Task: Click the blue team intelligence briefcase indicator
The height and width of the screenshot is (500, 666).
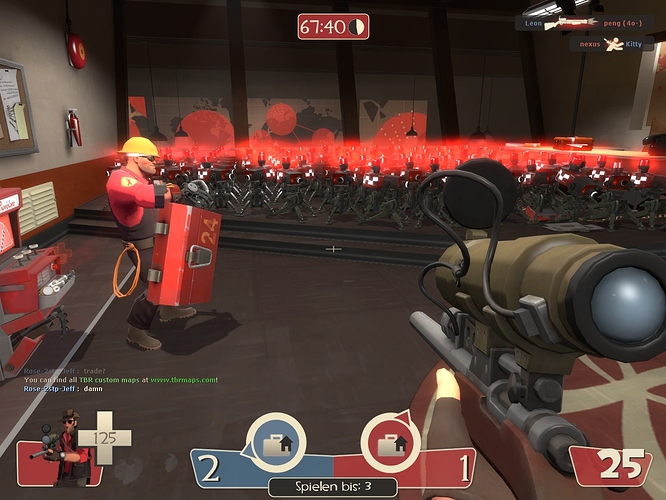Action: click(x=275, y=441)
